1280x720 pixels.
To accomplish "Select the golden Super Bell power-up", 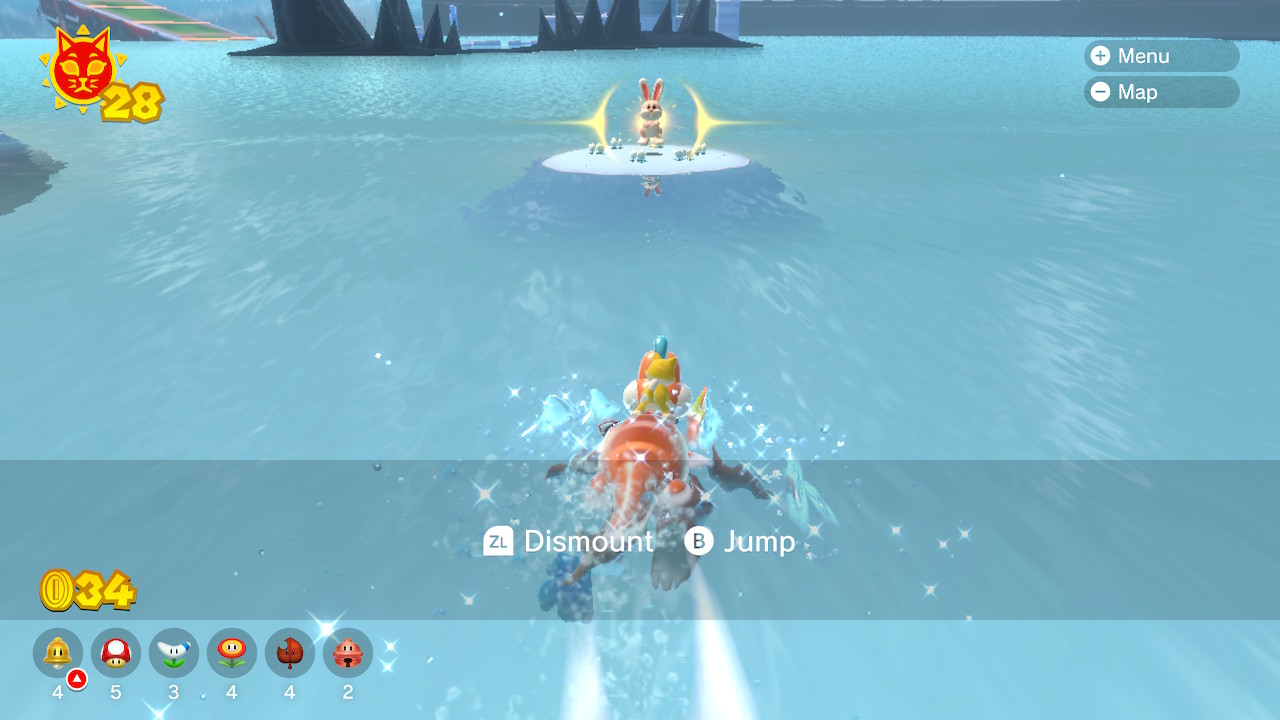I will [58, 653].
